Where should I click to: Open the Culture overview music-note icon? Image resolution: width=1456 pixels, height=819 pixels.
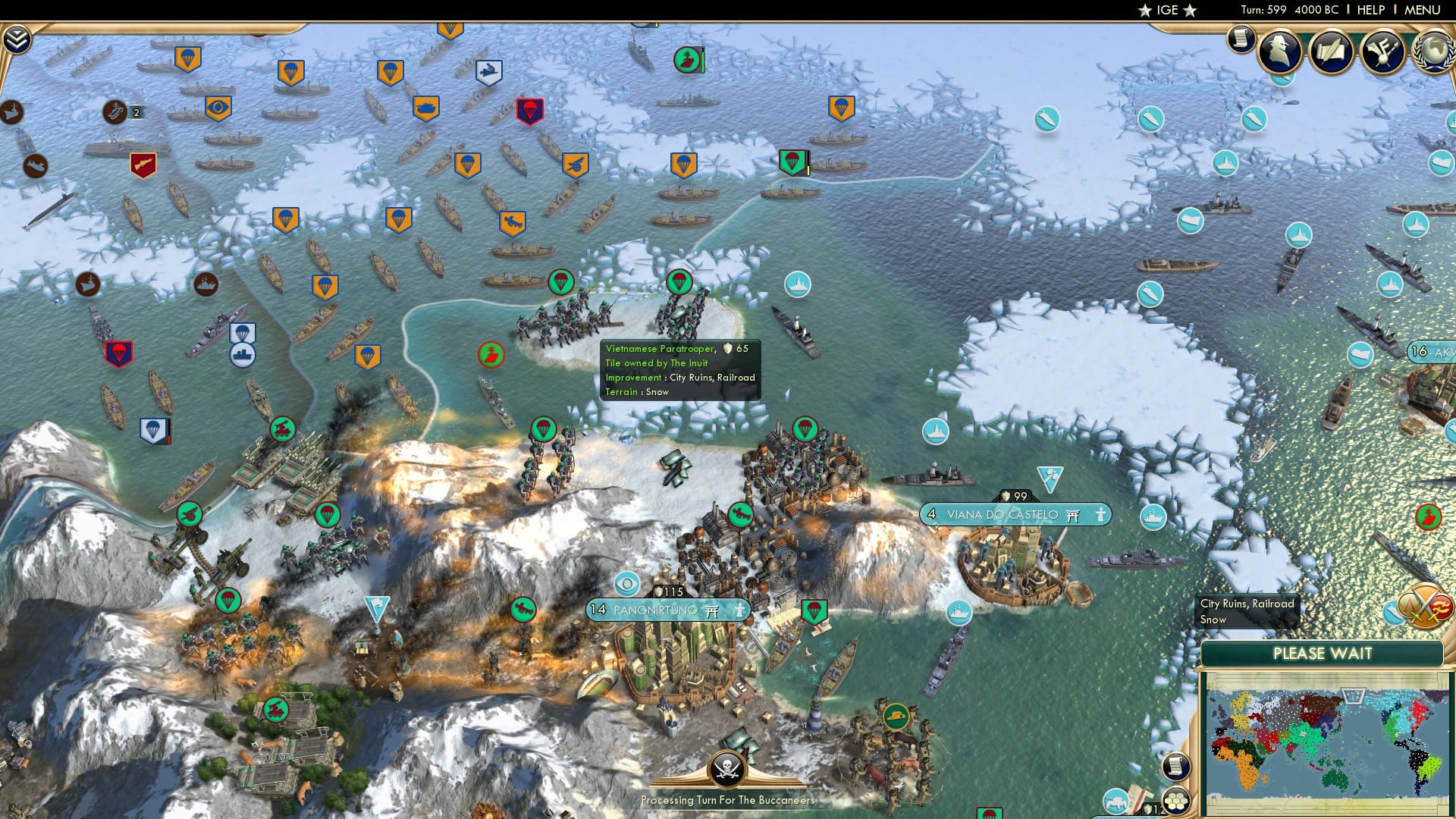(x=1382, y=52)
